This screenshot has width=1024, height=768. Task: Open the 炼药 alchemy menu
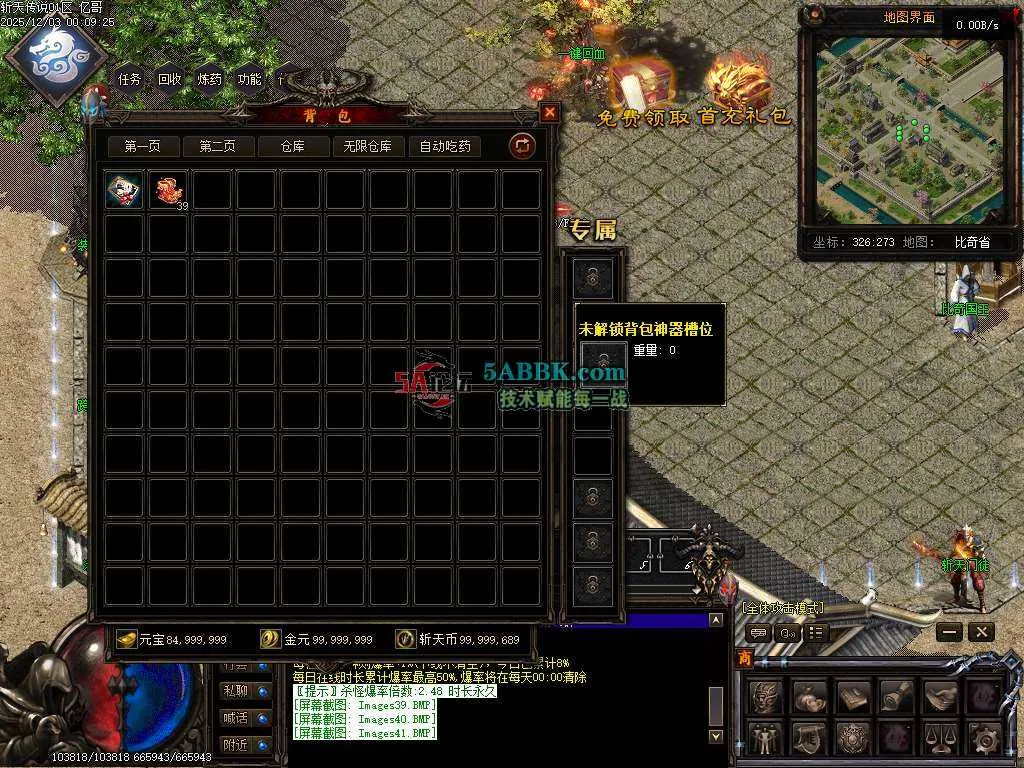210,79
